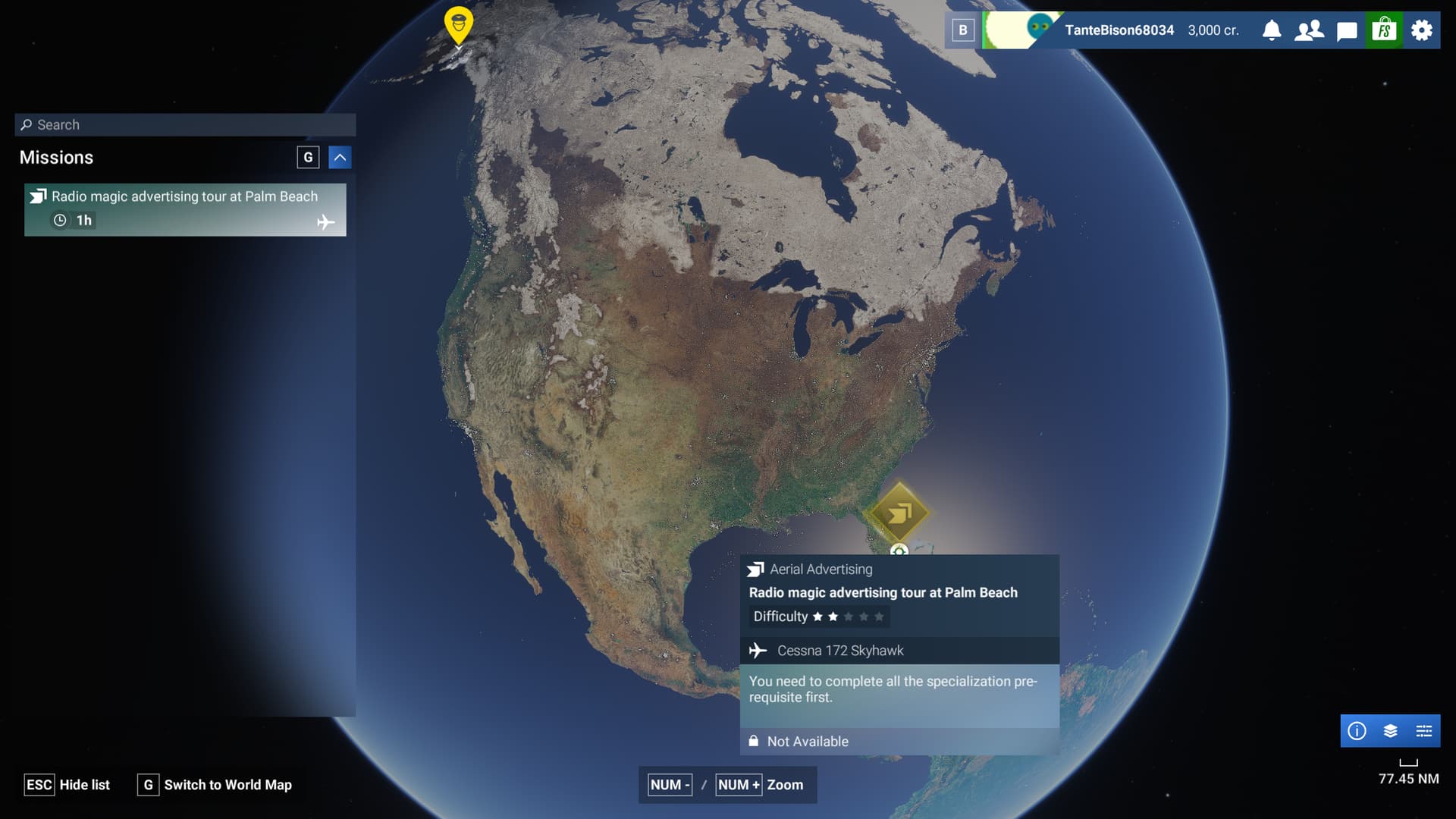The height and width of the screenshot is (819, 1456).
Task: Open the settings gear icon
Action: (x=1422, y=30)
